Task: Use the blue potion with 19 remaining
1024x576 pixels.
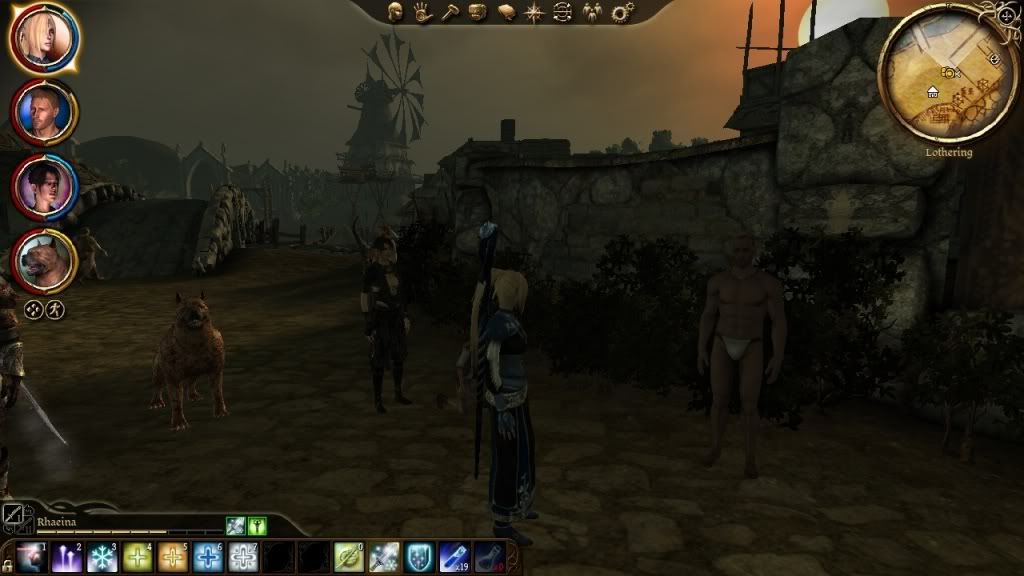Action: click(455, 558)
